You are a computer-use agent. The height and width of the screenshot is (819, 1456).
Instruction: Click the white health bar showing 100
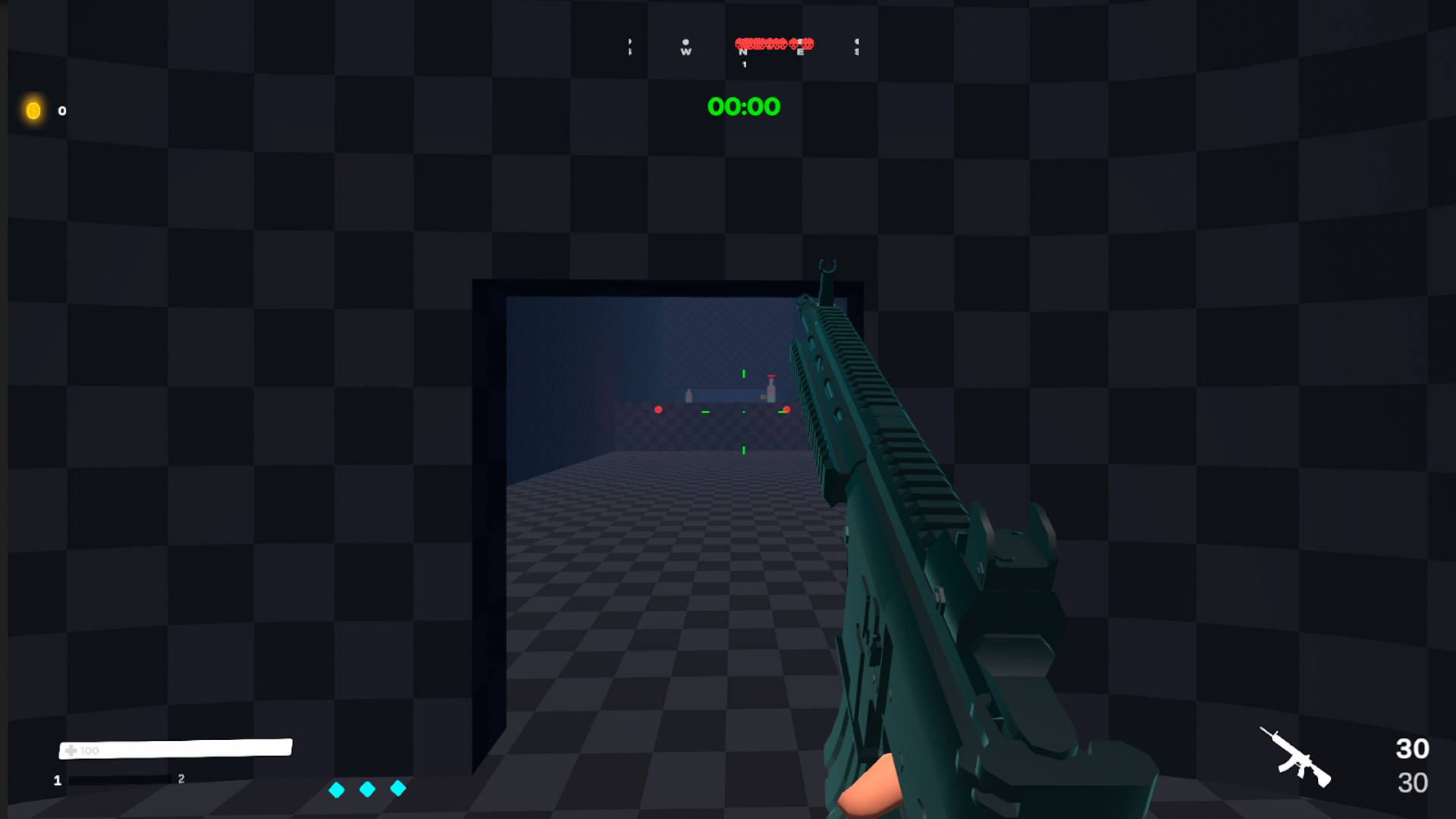point(174,748)
